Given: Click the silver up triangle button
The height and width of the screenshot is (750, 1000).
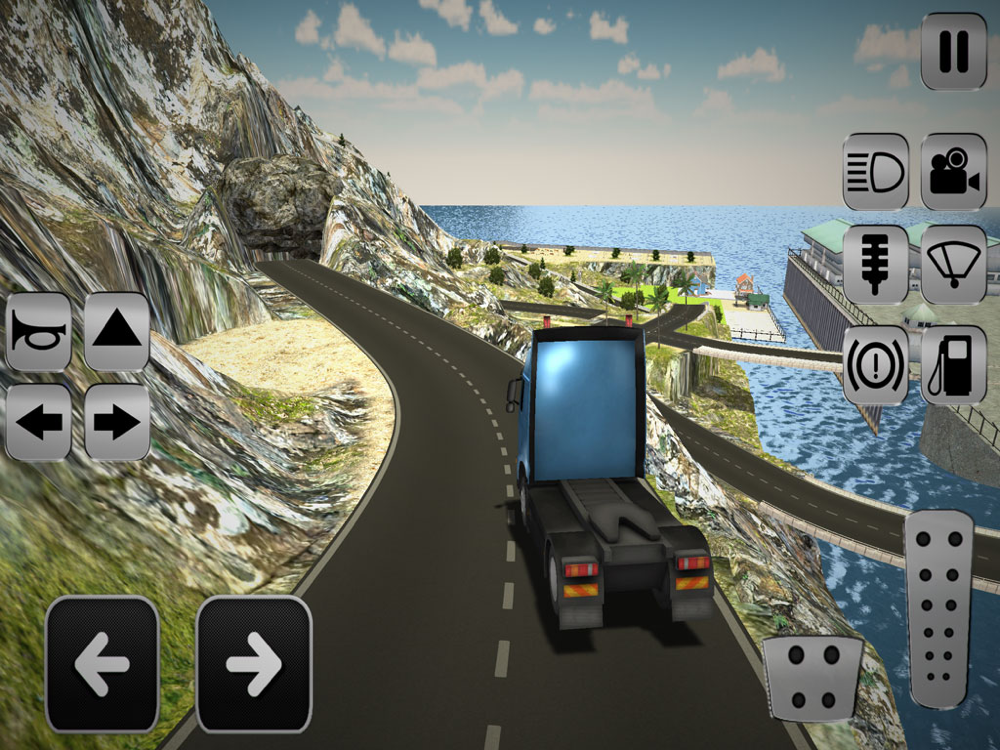Looking at the screenshot, I should [x=116, y=332].
